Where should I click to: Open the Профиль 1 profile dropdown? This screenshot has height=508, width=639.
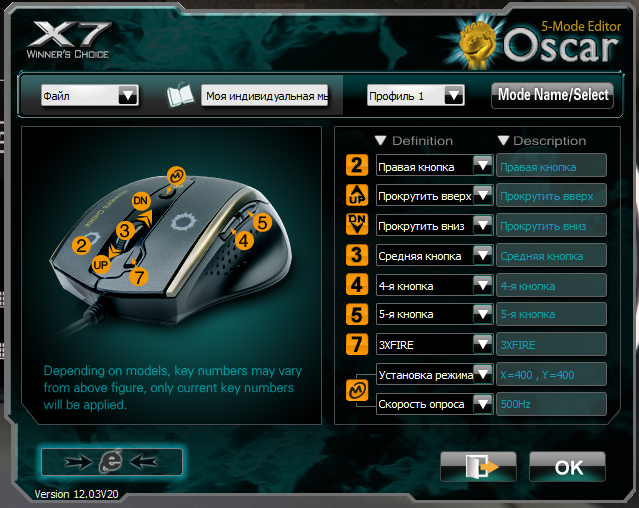pos(454,95)
